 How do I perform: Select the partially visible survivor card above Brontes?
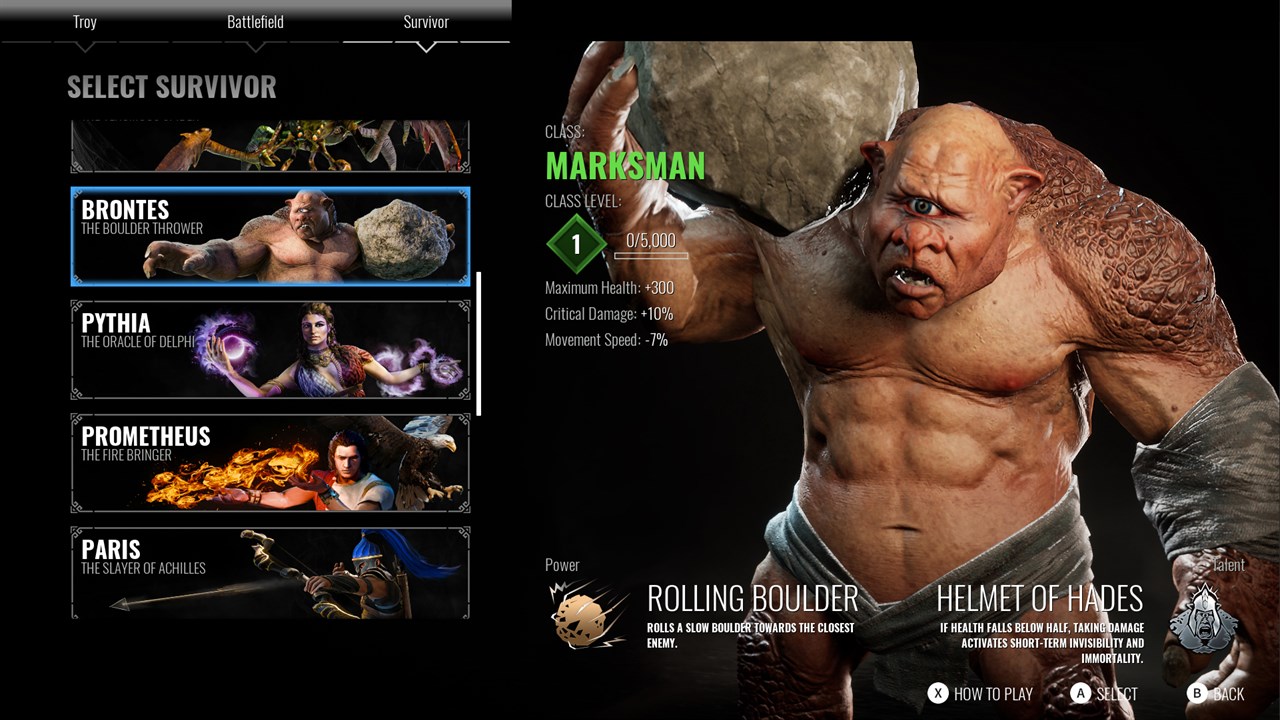click(270, 147)
